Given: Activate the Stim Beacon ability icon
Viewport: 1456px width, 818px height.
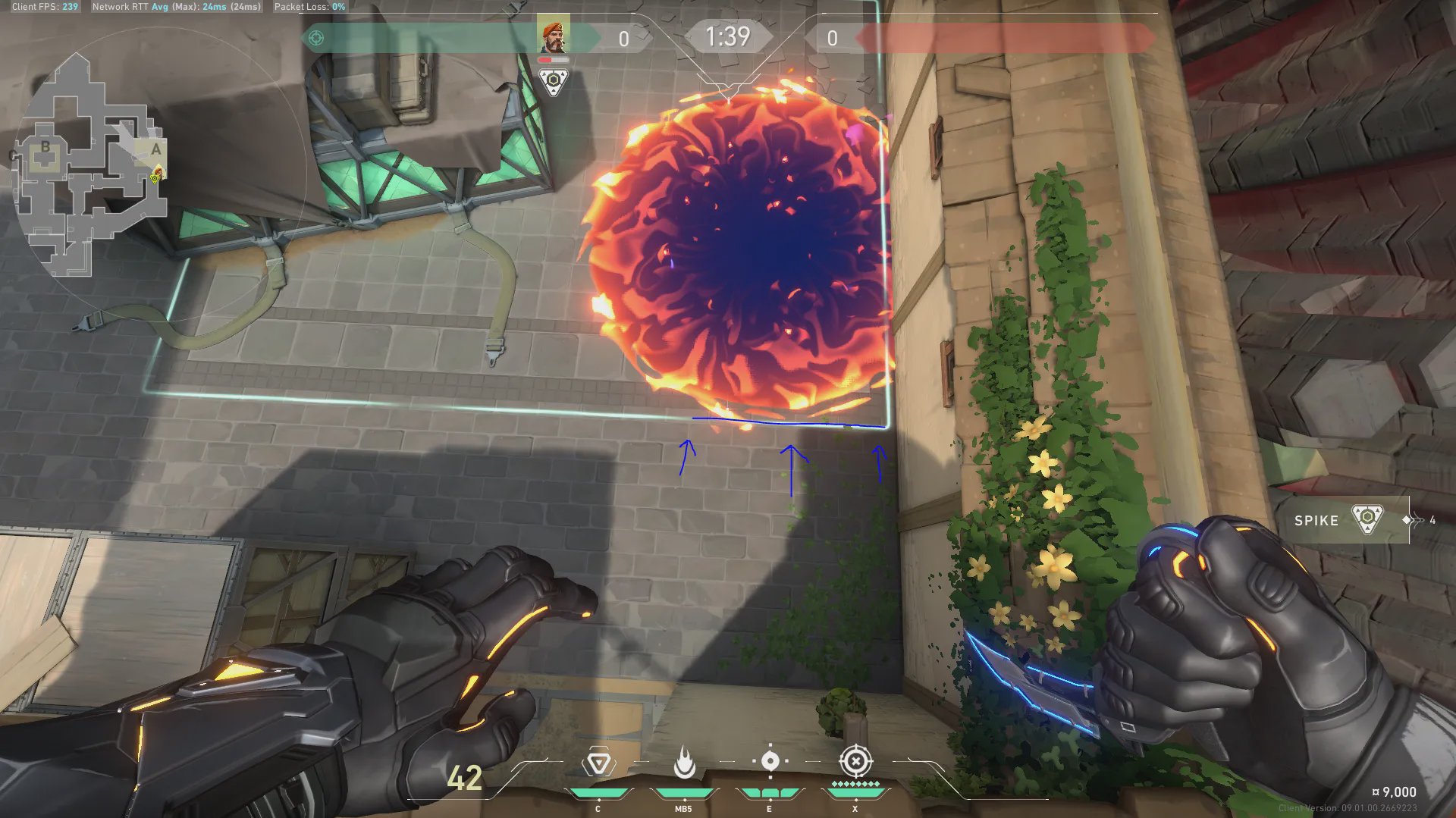Looking at the screenshot, I should coord(598,763).
